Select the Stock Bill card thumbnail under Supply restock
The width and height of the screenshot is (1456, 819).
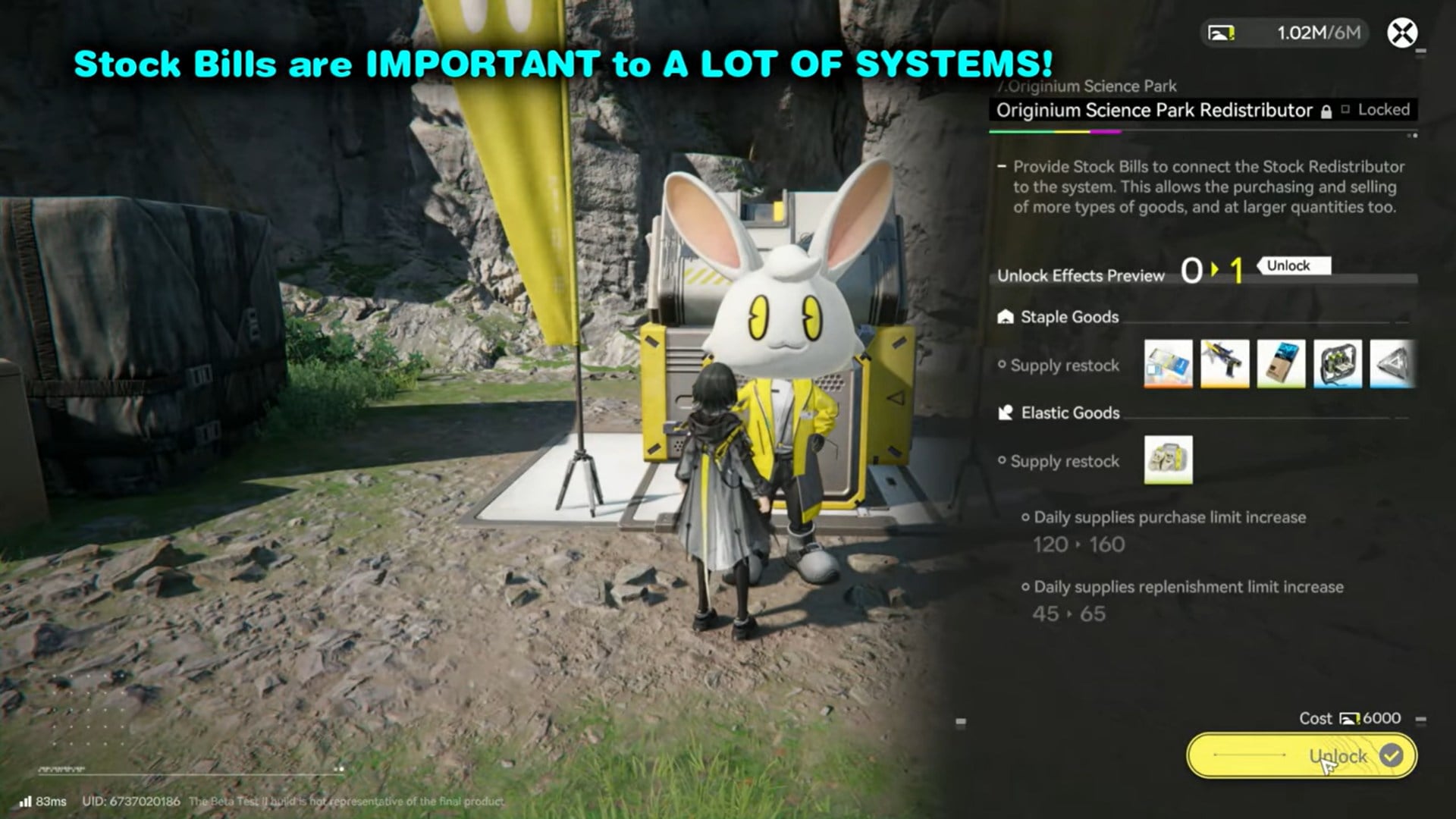pos(1169,364)
